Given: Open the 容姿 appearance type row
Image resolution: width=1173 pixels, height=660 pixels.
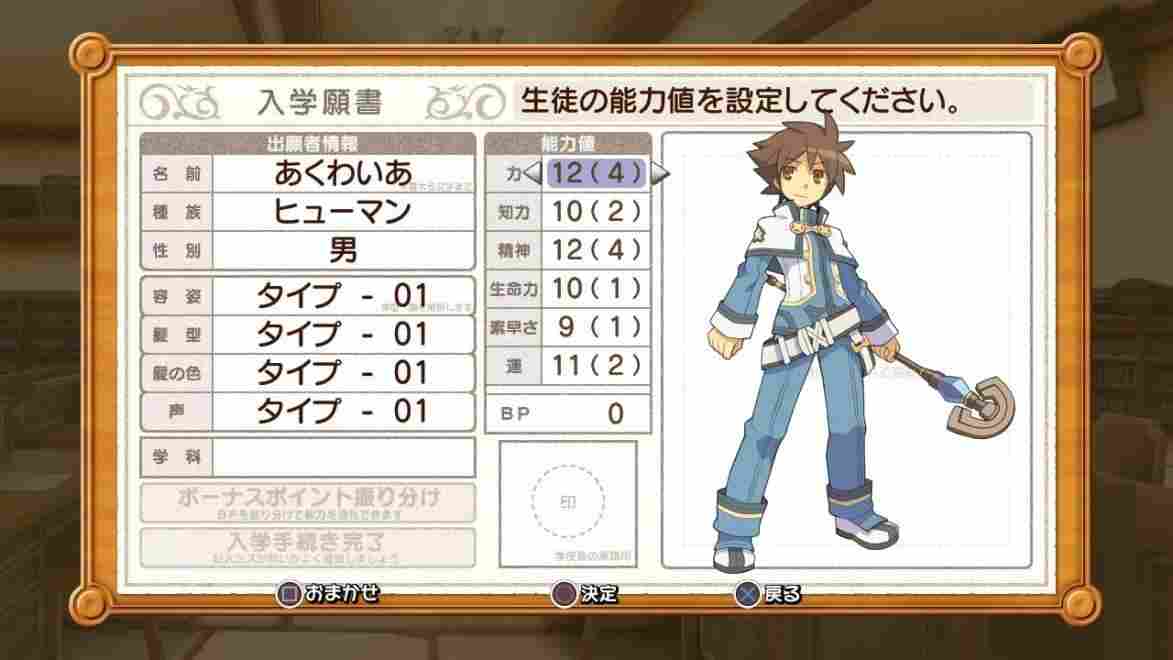Looking at the screenshot, I should pyautogui.click(x=342, y=296).
